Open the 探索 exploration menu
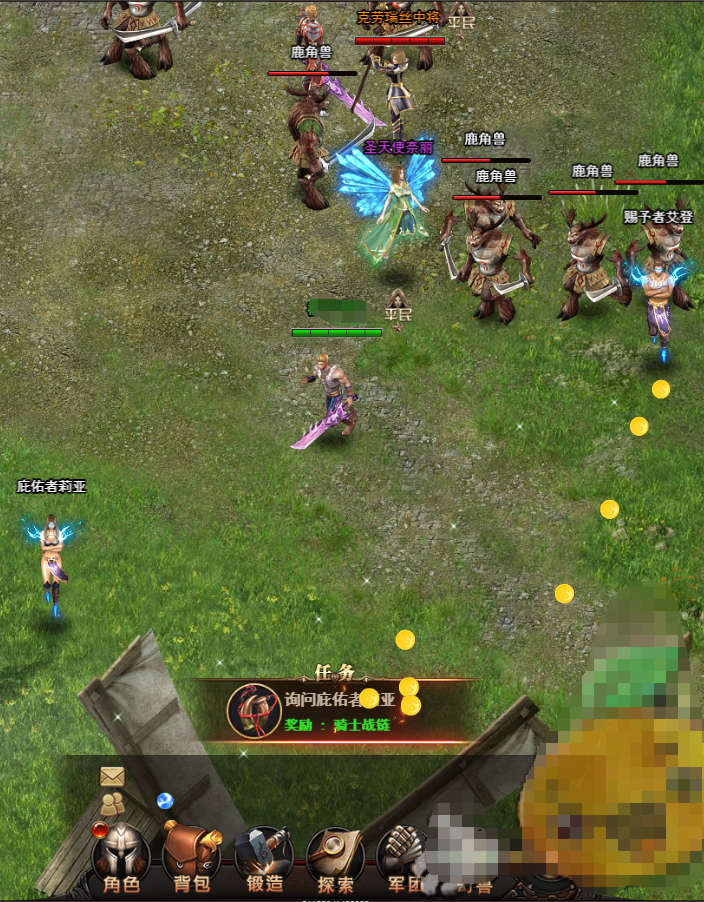This screenshot has height=902, width=704. coord(335,858)
